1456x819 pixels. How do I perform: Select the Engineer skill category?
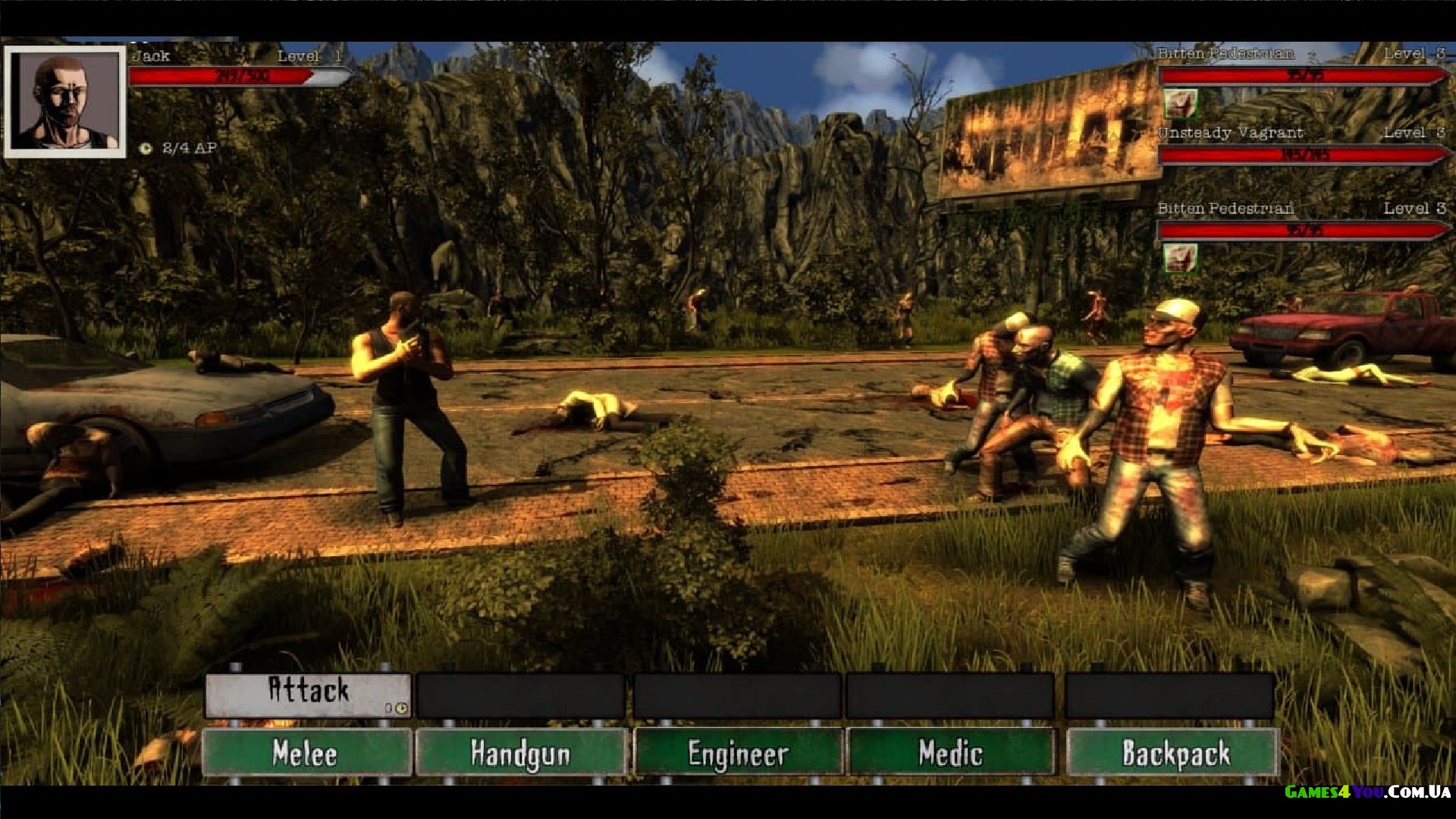tap(738, 753)
